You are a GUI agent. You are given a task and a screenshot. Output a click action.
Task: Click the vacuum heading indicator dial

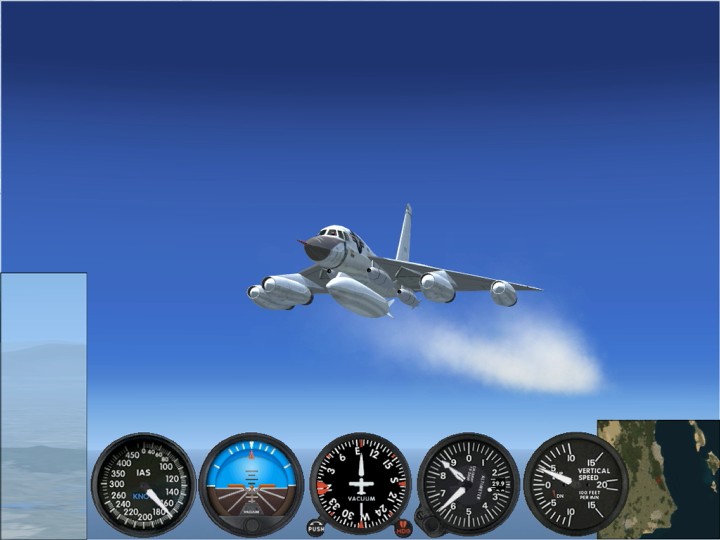coord(360,482)
